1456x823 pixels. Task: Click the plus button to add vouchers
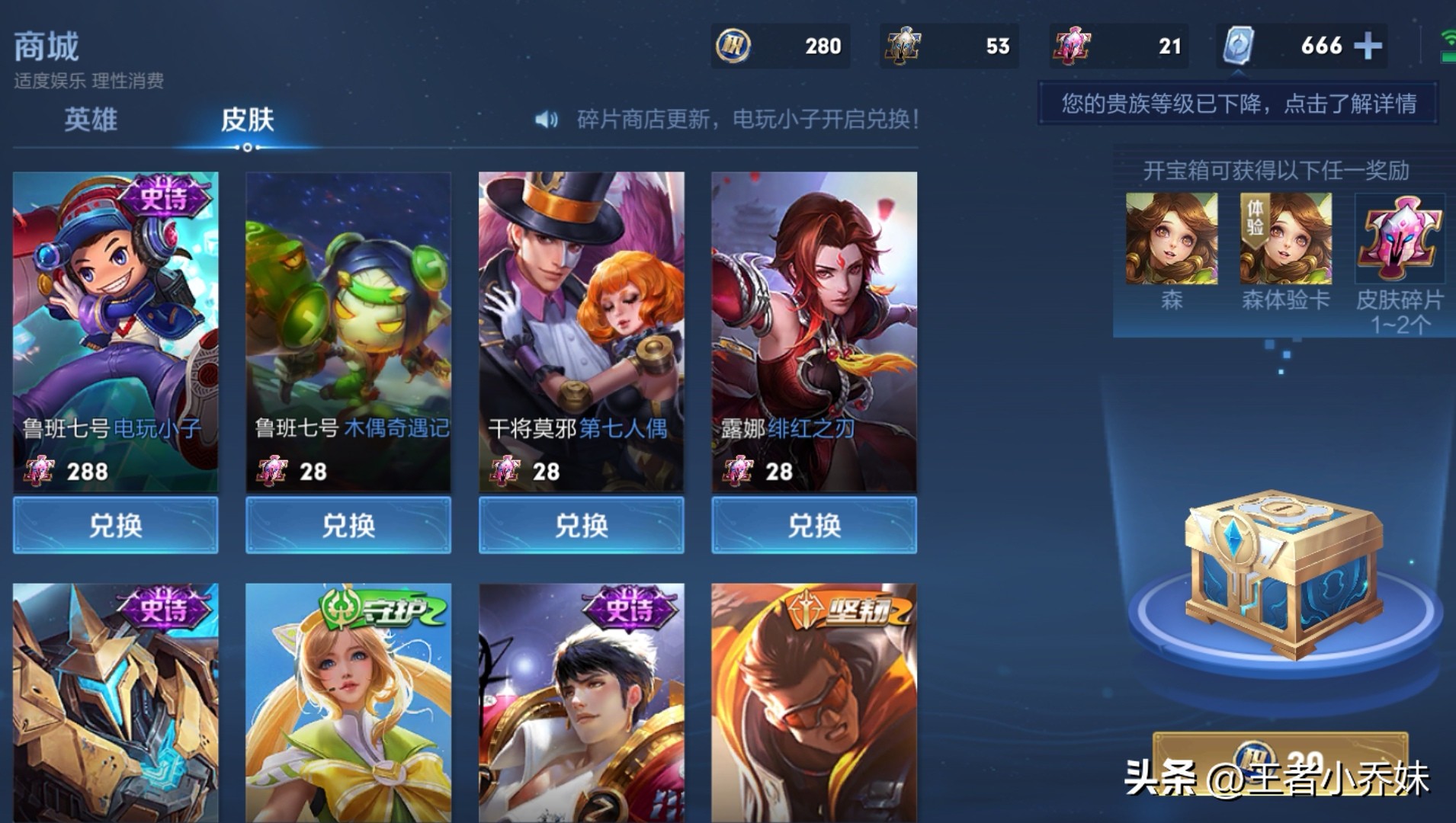(1368, 46)
